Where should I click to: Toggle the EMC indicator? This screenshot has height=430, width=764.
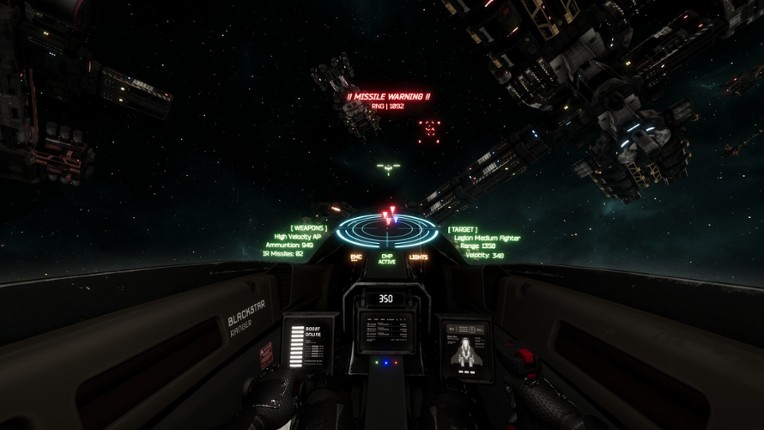[x=356, y=257]
